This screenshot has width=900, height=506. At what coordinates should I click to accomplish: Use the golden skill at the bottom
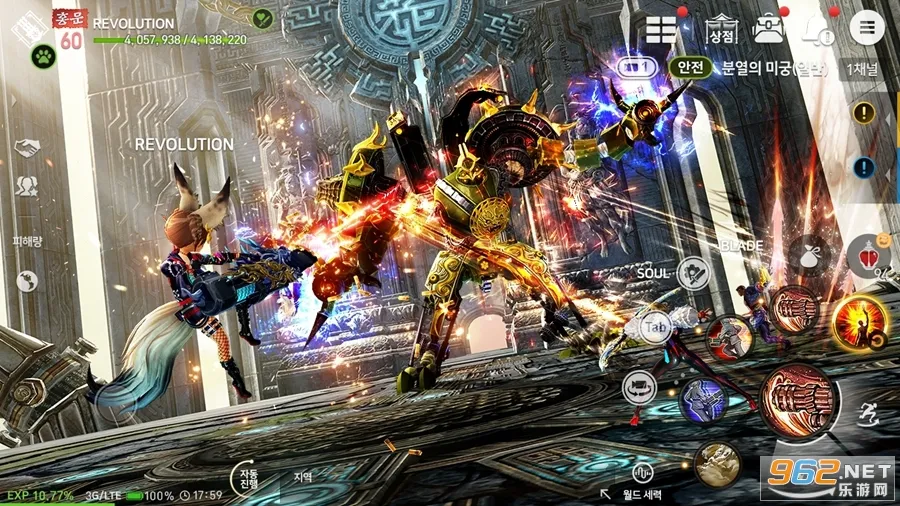coord(717,463)
